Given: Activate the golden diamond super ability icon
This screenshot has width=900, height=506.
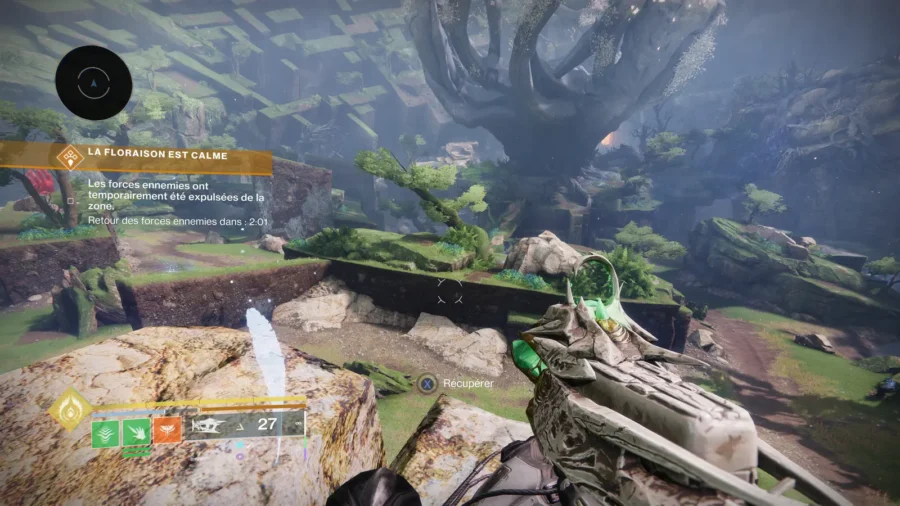Looking at the screenshot, I should point(71,409).
